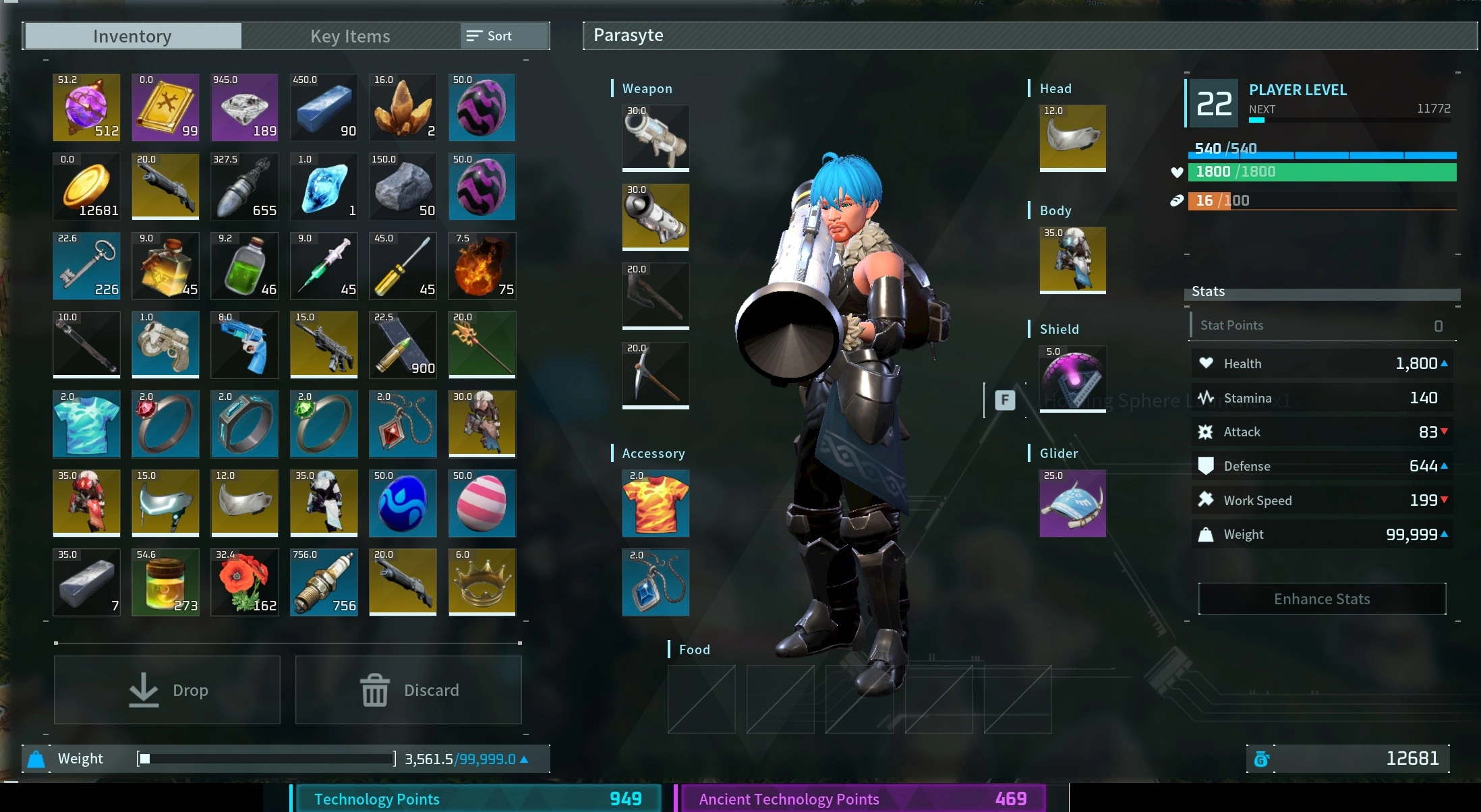Image resolution: width=1481 pixels, height=812 pixels.
Task: Click the pendant in the second Accessory slot
Action: coord(655,582)
